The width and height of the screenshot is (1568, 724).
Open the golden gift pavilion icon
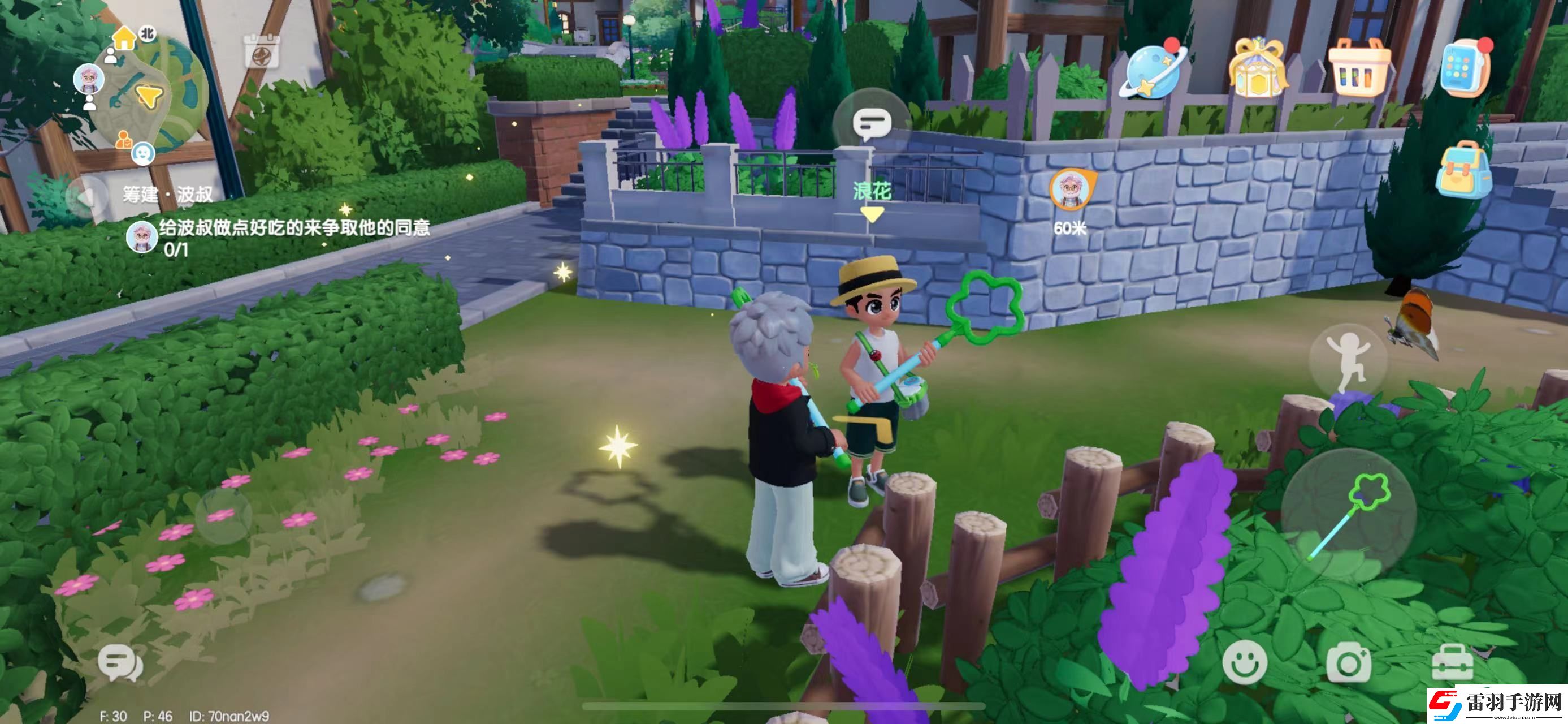pos(1257,68)
